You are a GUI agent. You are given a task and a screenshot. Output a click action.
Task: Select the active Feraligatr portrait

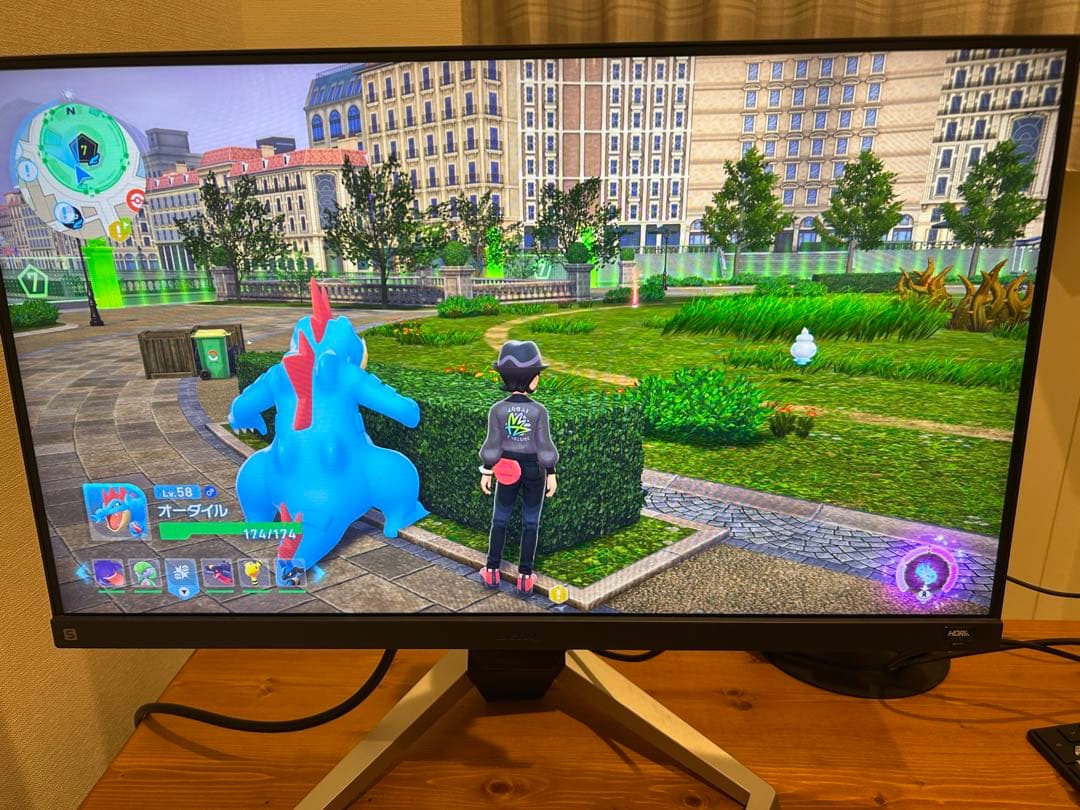click(x=115, y=512)
